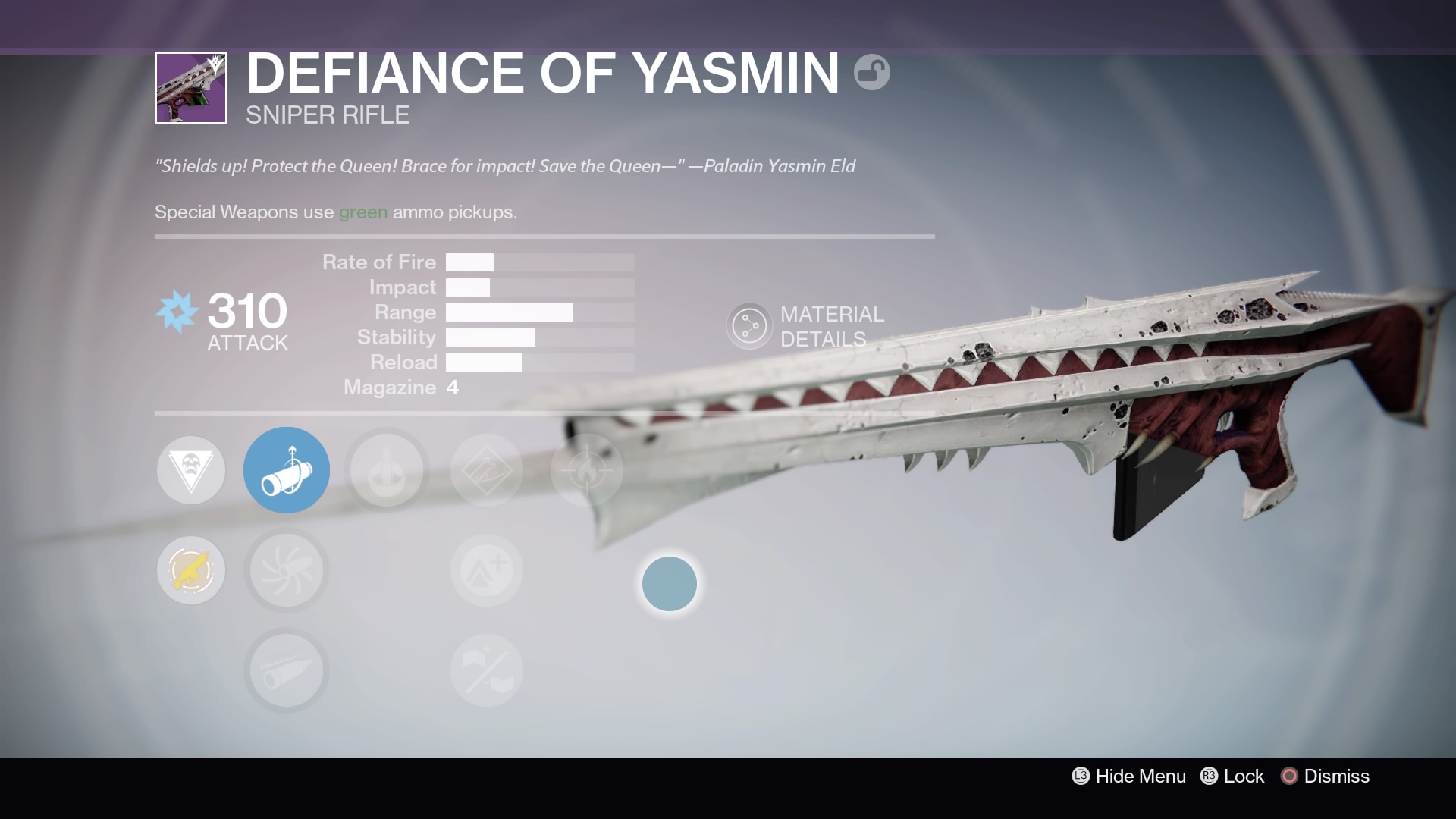Select the slashed flags perk node
This screenshot has height=819, width=1456.
(x=487, y=670)
